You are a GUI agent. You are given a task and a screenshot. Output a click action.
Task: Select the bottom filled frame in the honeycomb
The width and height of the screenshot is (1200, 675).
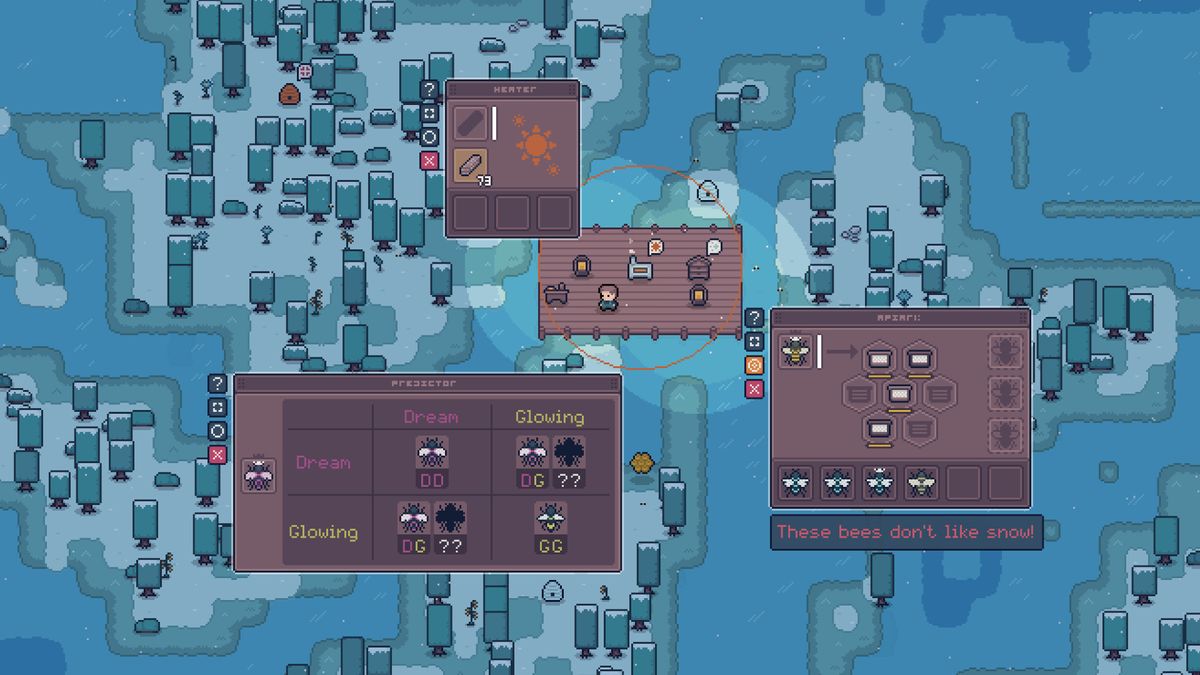[x=879, y=430]
